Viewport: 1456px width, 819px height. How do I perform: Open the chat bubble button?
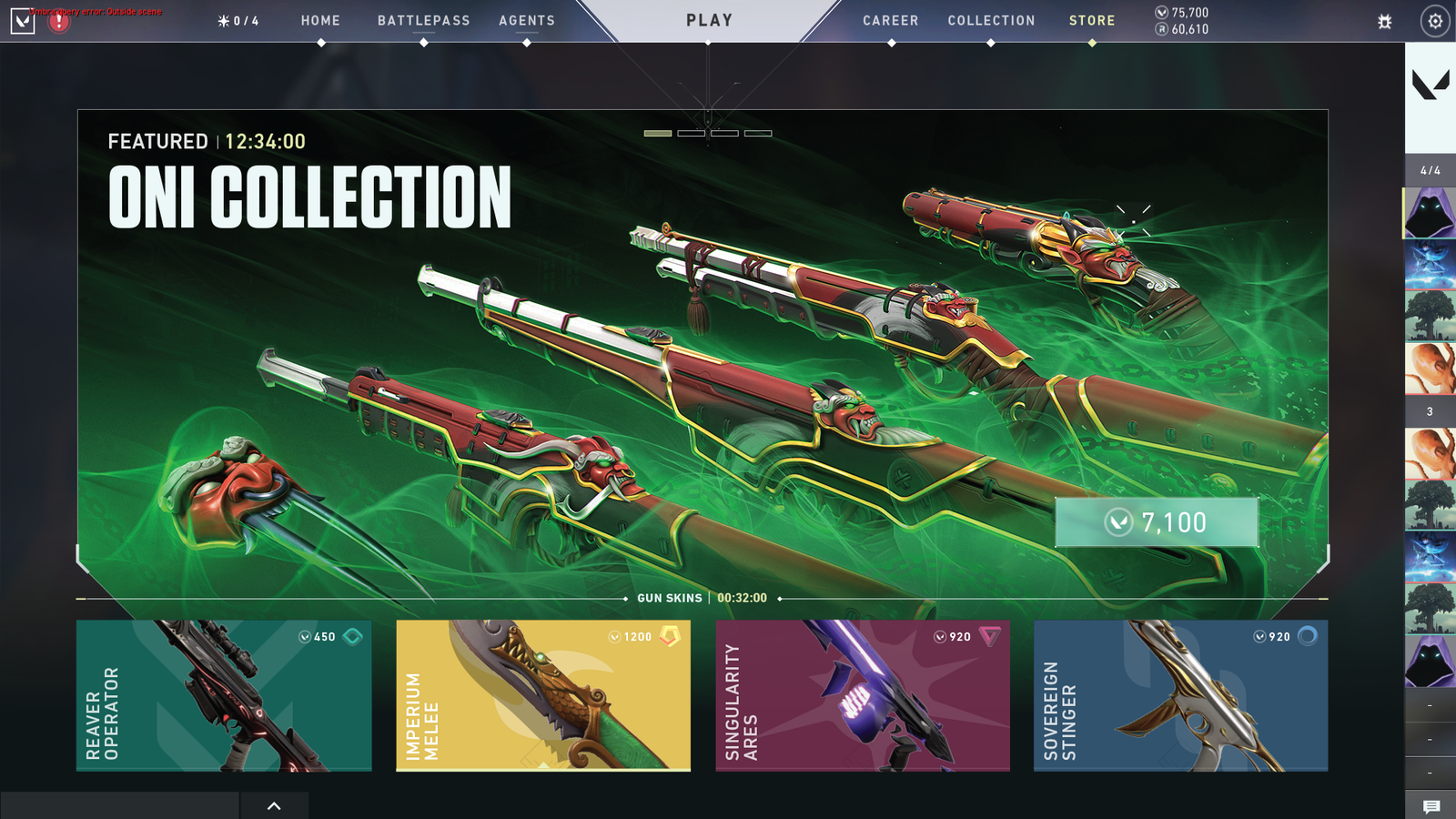[x=1431, y=806]
